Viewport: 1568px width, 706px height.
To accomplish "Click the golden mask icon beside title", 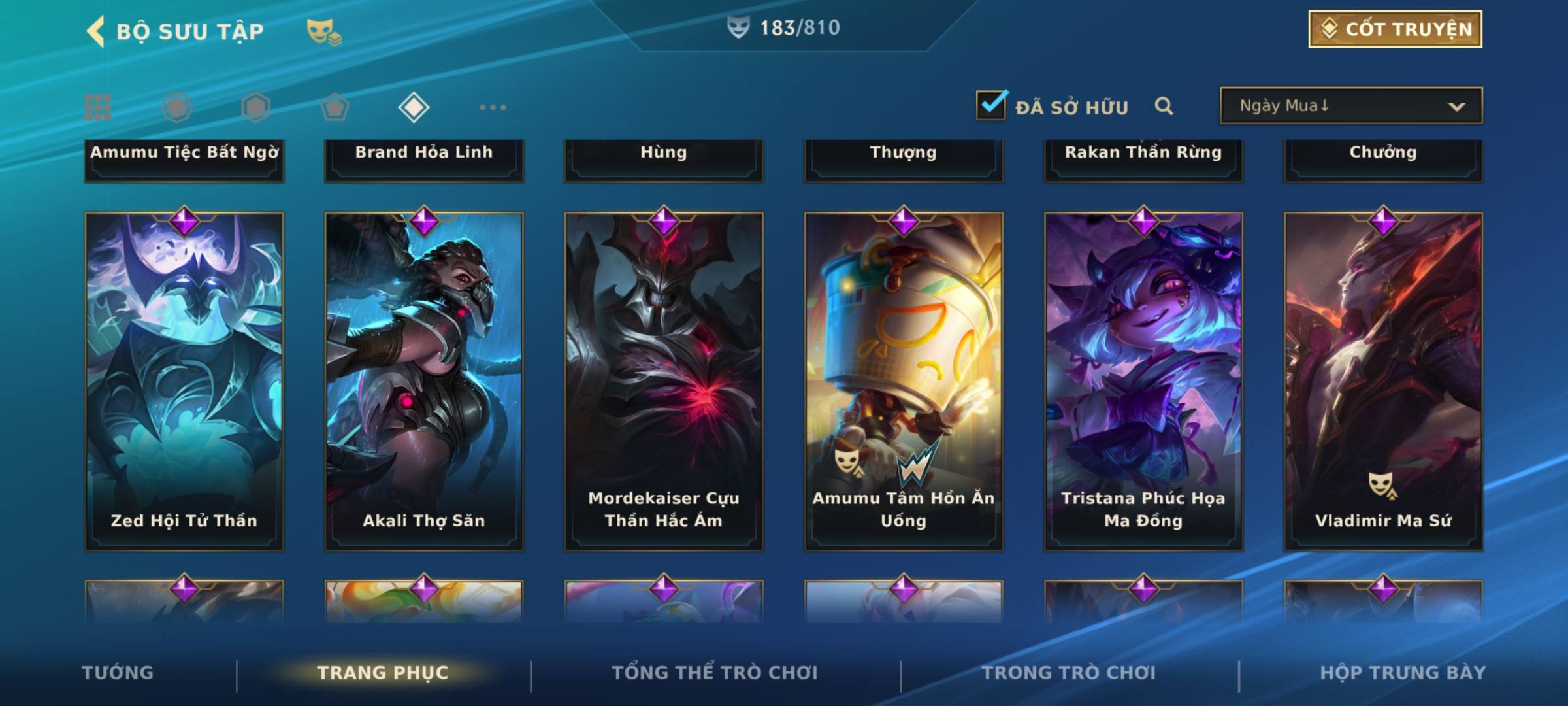I will click(x=323, y=31).
